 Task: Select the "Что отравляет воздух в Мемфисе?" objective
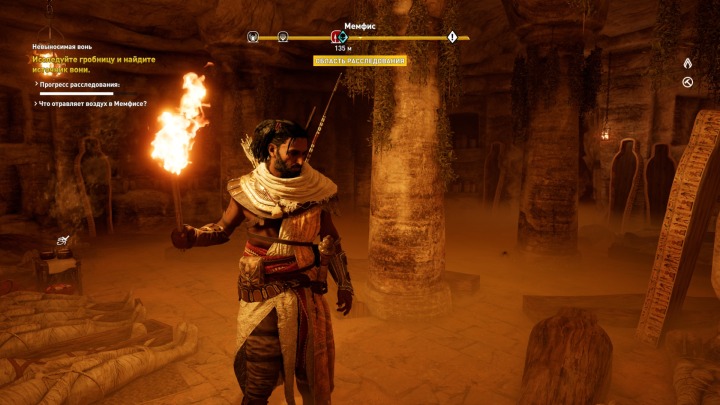click(x=92, y=103)
